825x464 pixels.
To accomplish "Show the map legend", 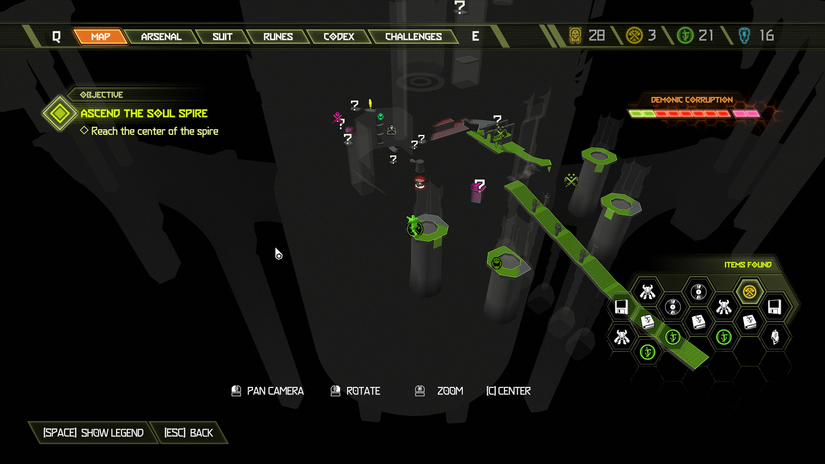I will [93, 433].
